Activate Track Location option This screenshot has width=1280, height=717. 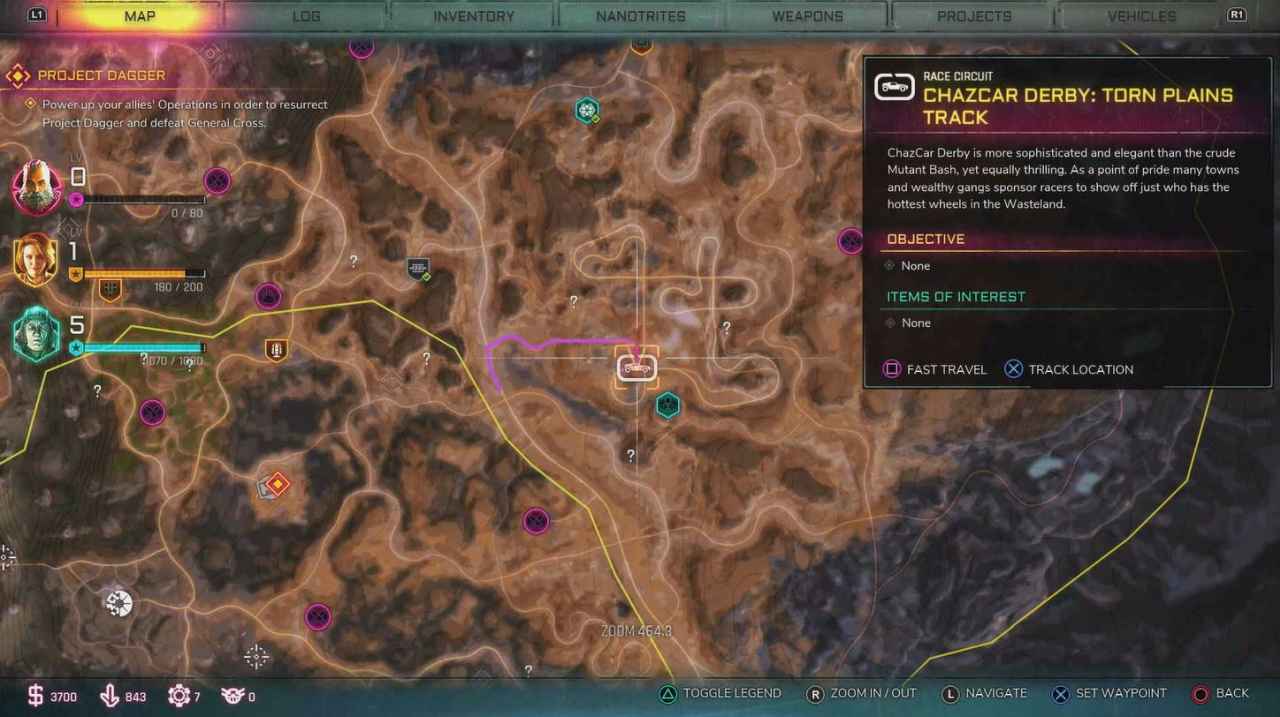pyautogui.click(x=1069, y=369)
